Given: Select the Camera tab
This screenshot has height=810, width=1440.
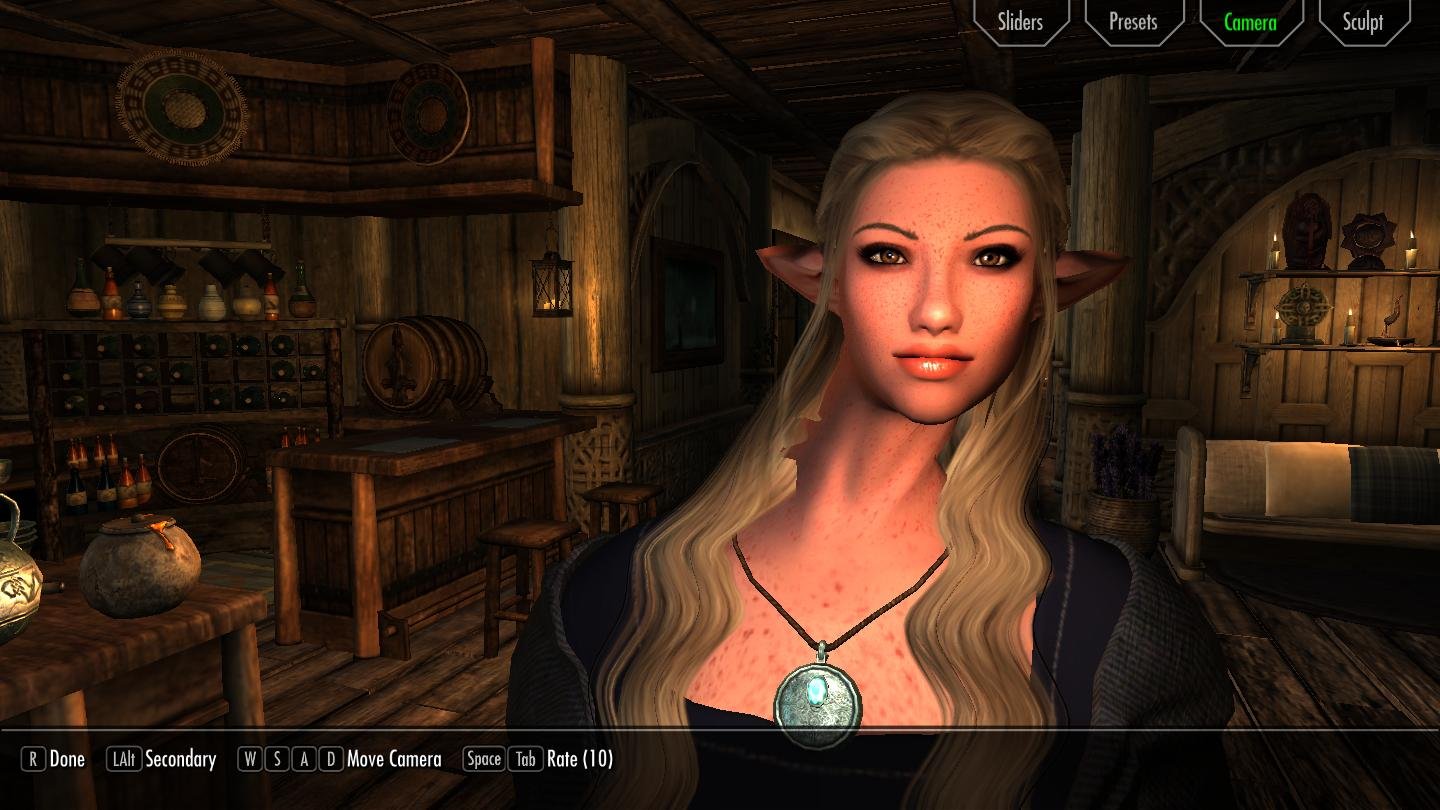Looking at the screenshot, I should tap(1250, 22).
